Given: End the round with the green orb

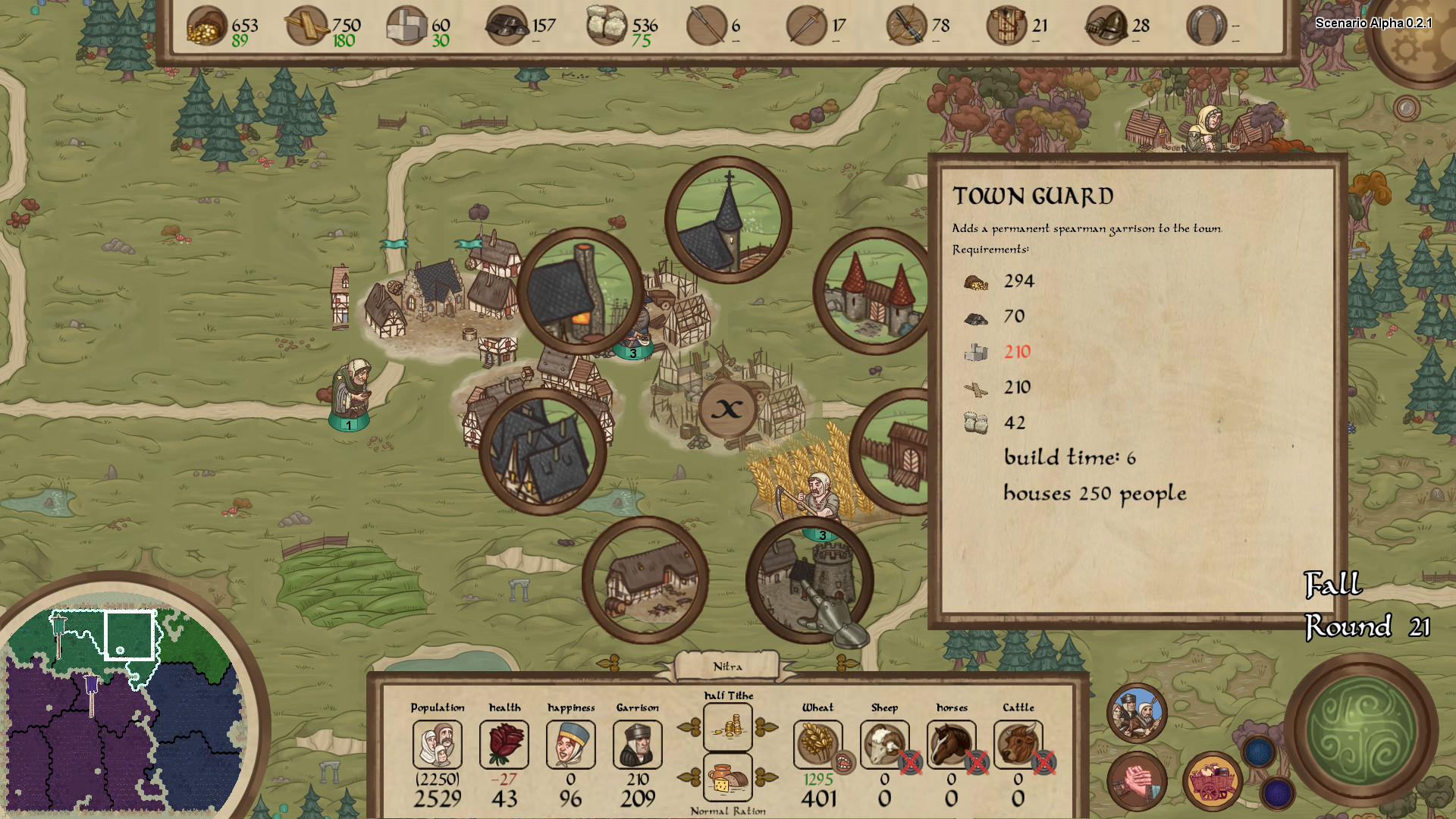Looking at the screenshot, I should coord(1361,730).
